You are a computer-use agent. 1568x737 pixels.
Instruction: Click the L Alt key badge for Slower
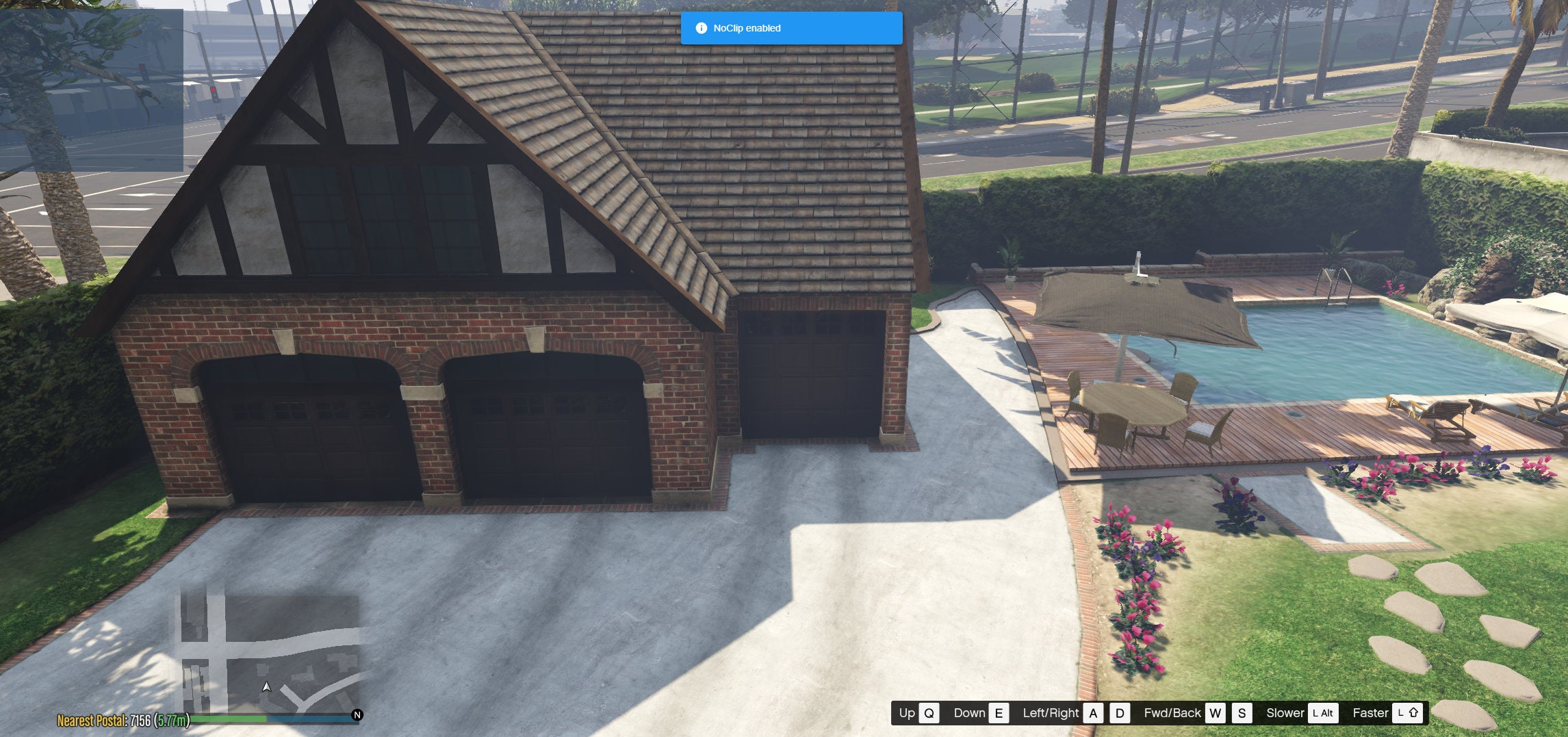tap(1322, 713)
